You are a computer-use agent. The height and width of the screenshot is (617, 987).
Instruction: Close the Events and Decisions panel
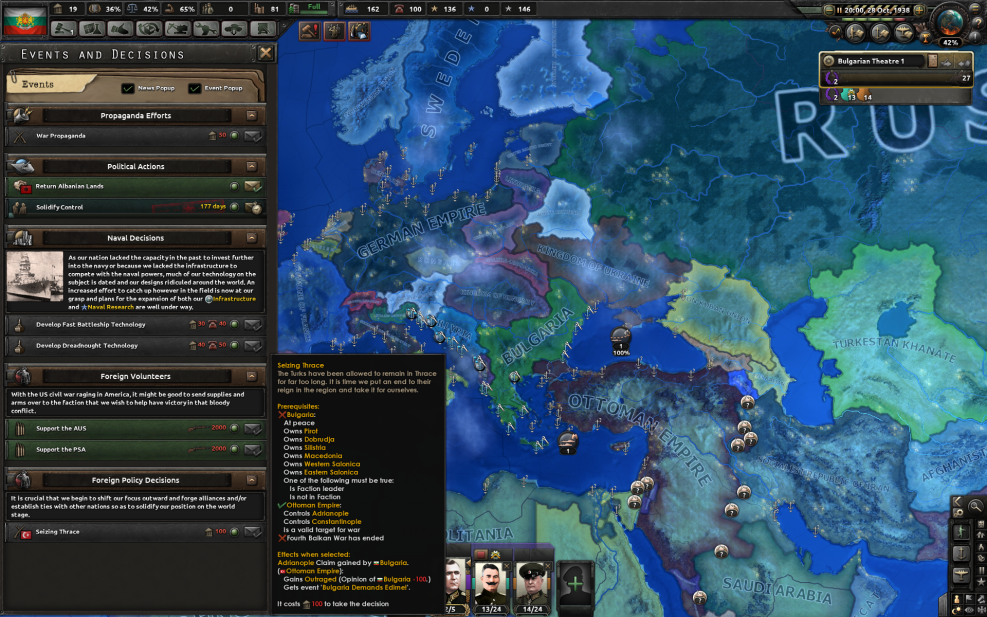click(x=266, y=53)
